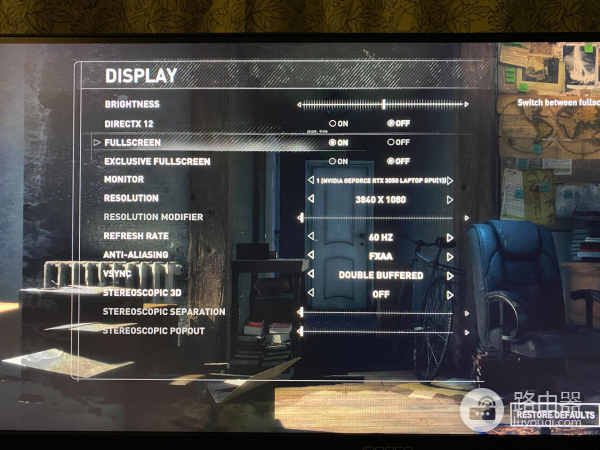Viewport: 600px width, 450px height.
Task: Adjust the Brightness slider
Action: (383, 103)
